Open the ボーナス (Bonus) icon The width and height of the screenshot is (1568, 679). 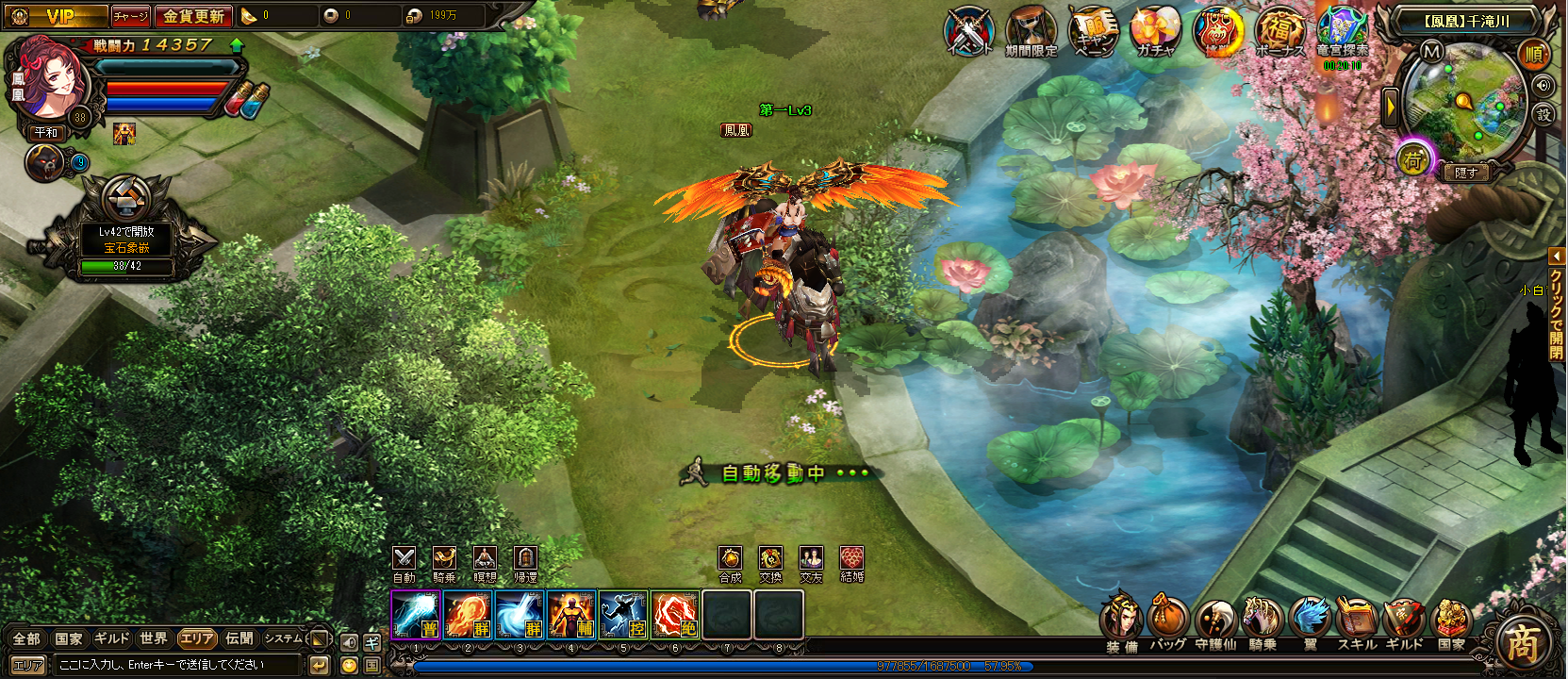[x=1279, y=30]
